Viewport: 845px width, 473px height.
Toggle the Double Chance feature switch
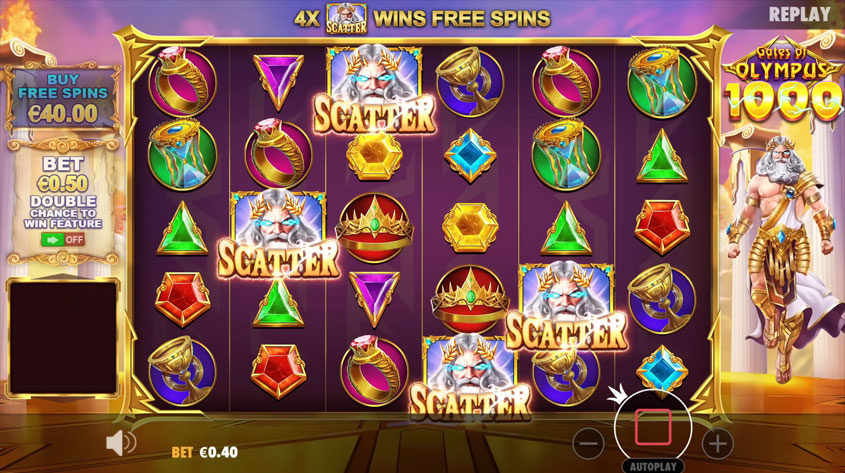point(62,240)
